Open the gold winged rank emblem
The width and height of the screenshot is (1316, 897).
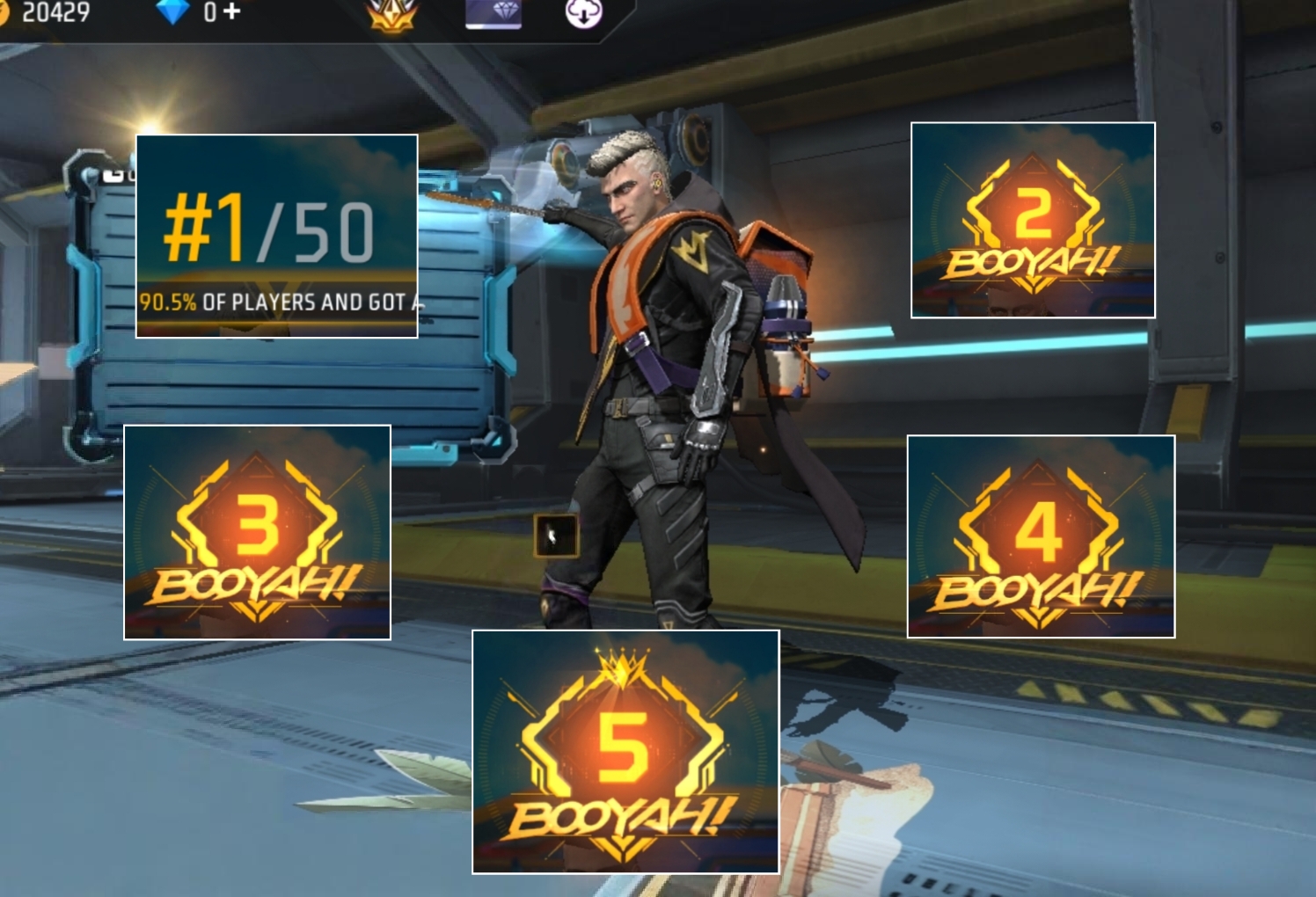pyautogui.click(x=391, y=15)
